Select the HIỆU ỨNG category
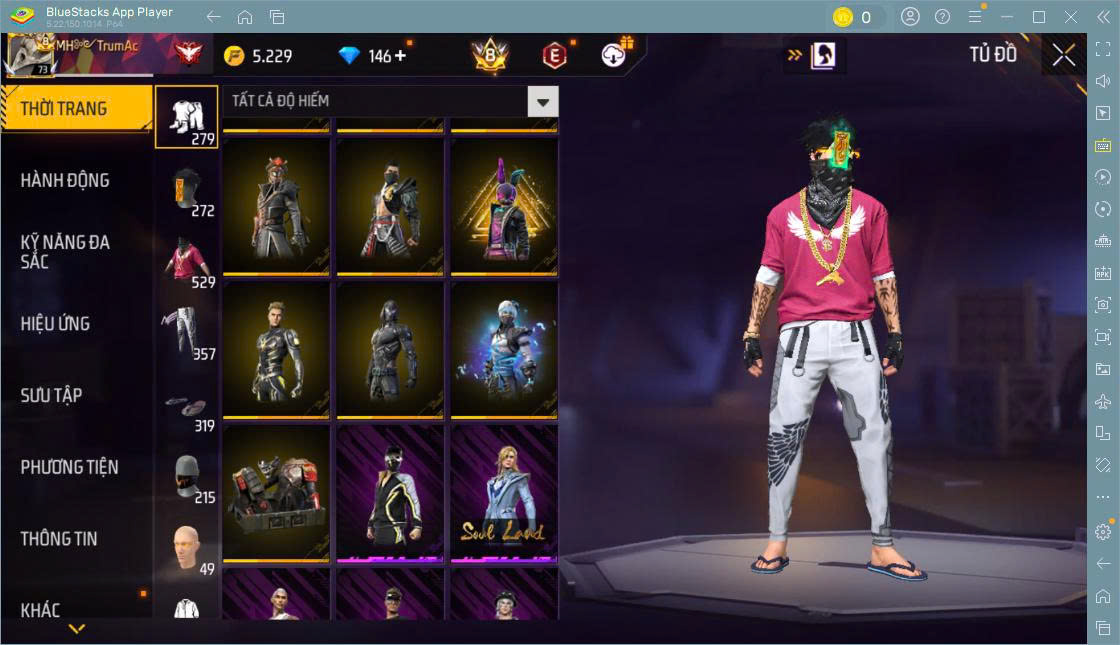Viewport: 1120px width, 645px height. click(x=55, y=324)
